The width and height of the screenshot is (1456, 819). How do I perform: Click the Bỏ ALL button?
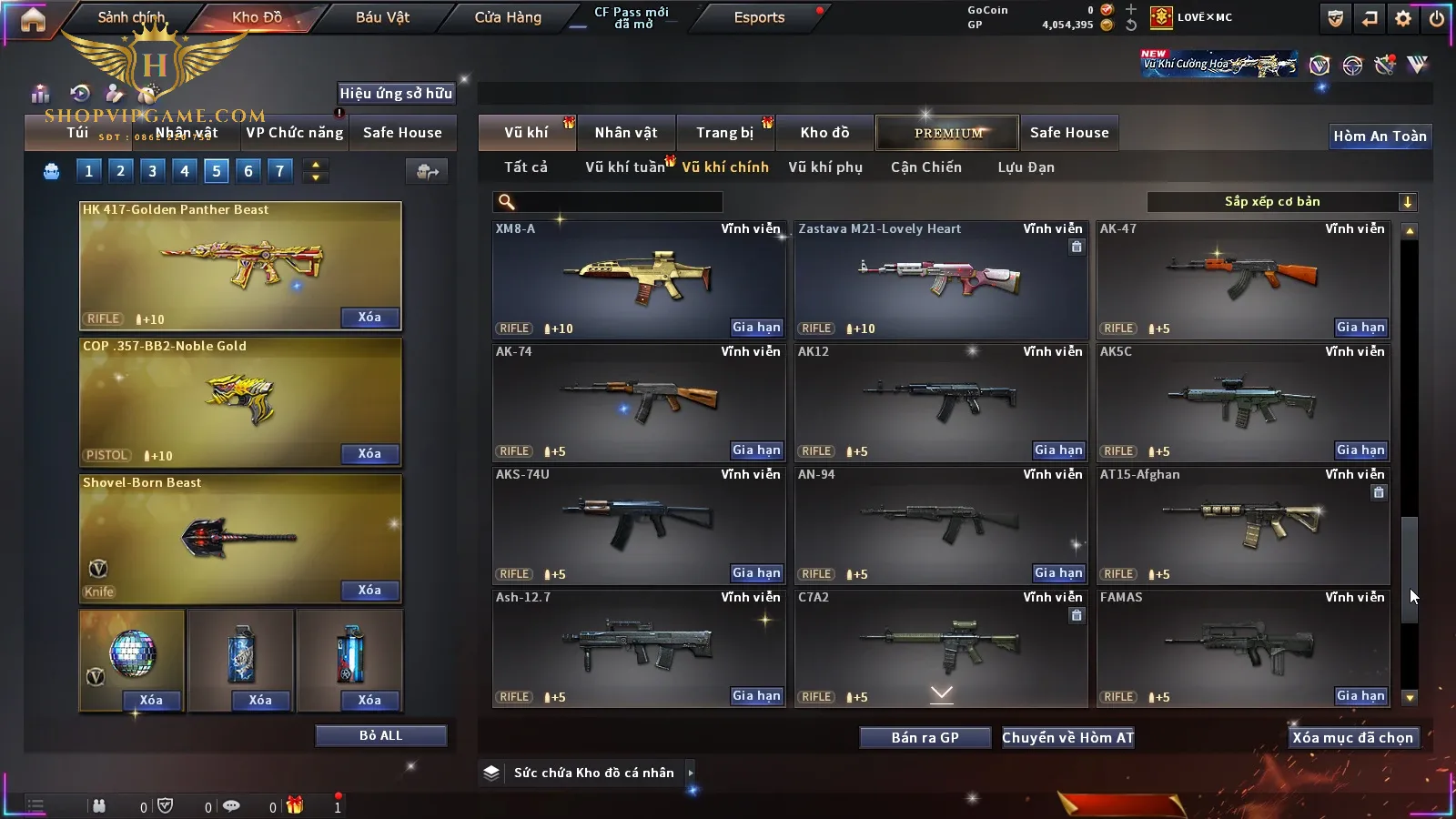[x=380, y=735]
